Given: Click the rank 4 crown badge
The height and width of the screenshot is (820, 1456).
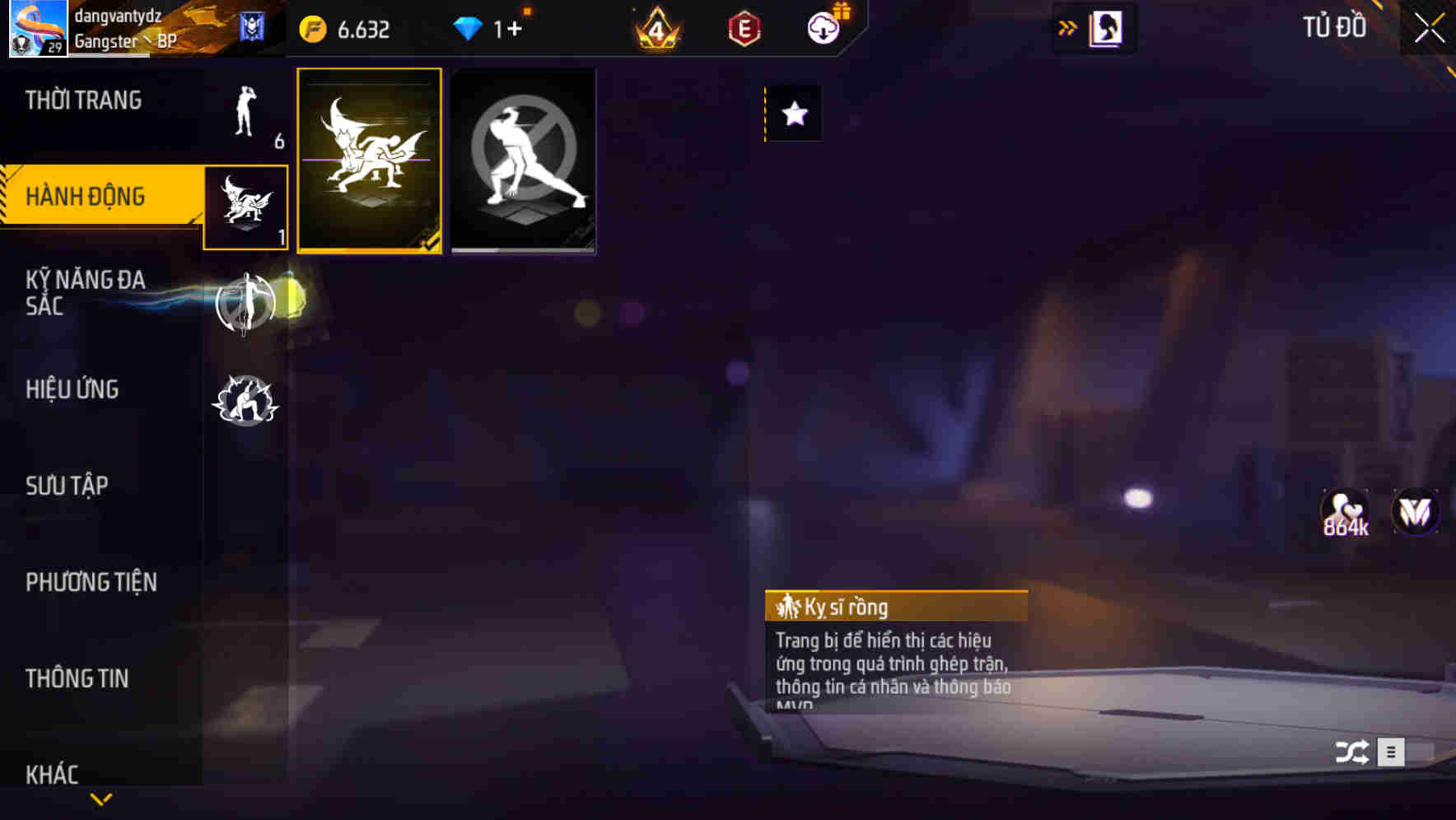Looking at the screenshot, I should click(x=655, y=27).
